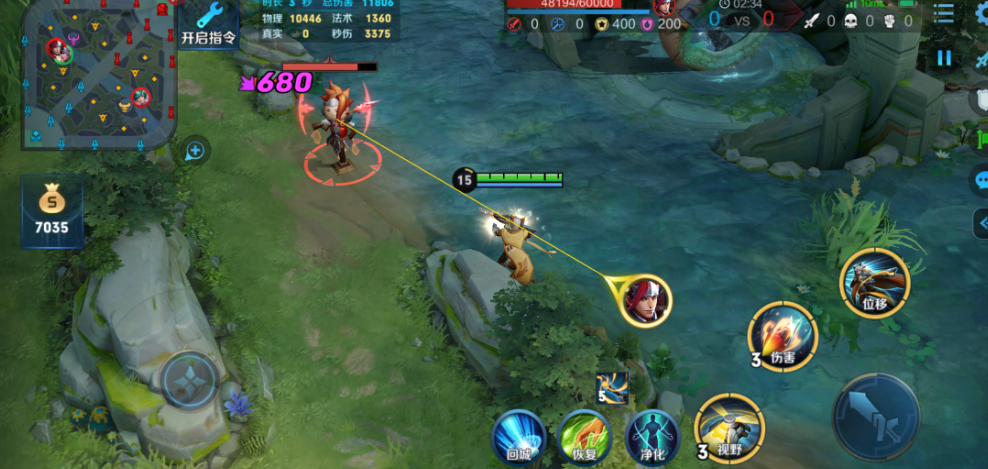The width and height of the screenshot is (988, 469).
Task: Tap the small skill icon numbered 5
Action: coord(611,387)
